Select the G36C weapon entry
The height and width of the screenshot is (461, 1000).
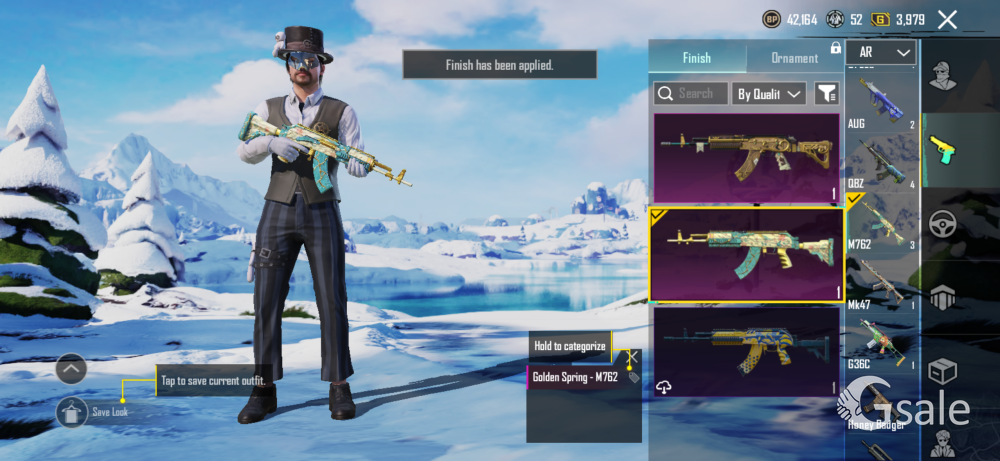[x=881, y=345]
